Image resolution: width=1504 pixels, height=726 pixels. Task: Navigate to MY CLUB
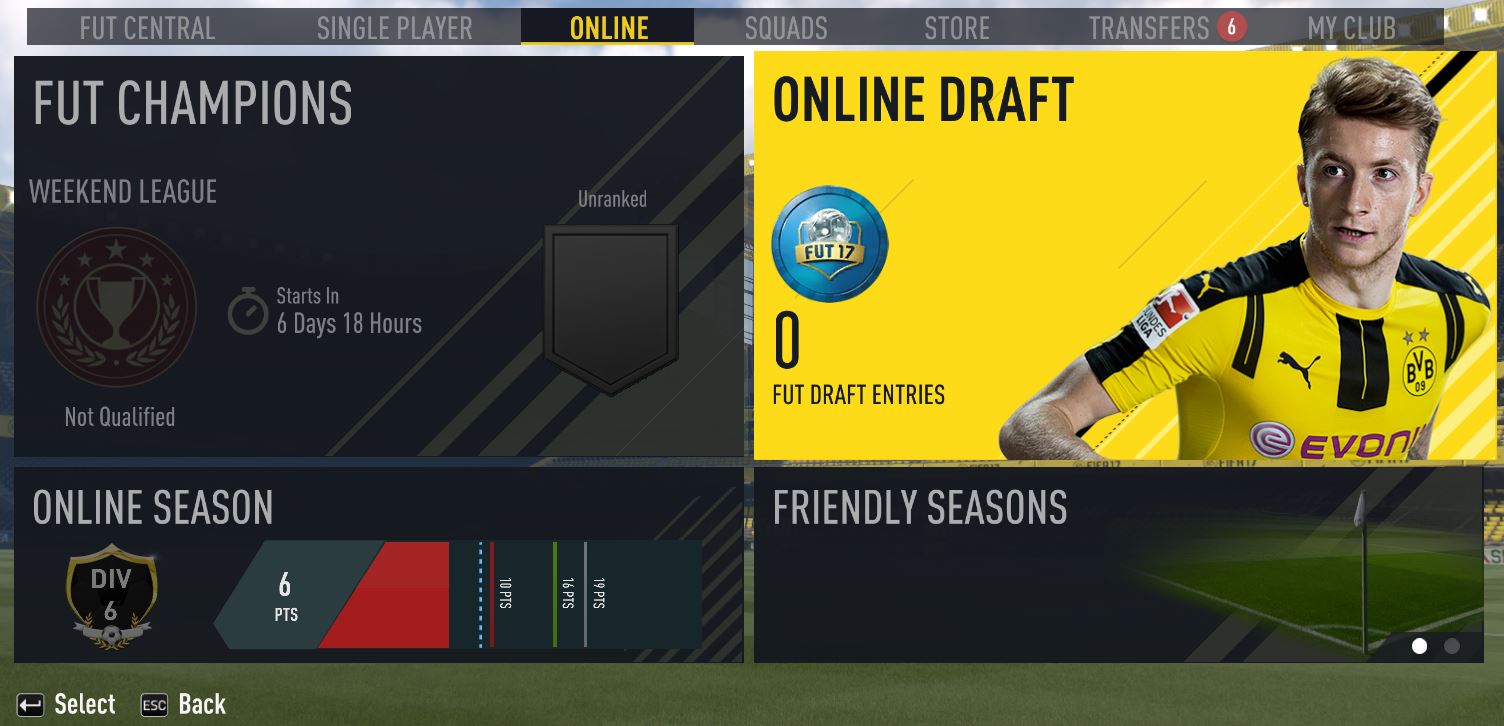(1352, 27)
